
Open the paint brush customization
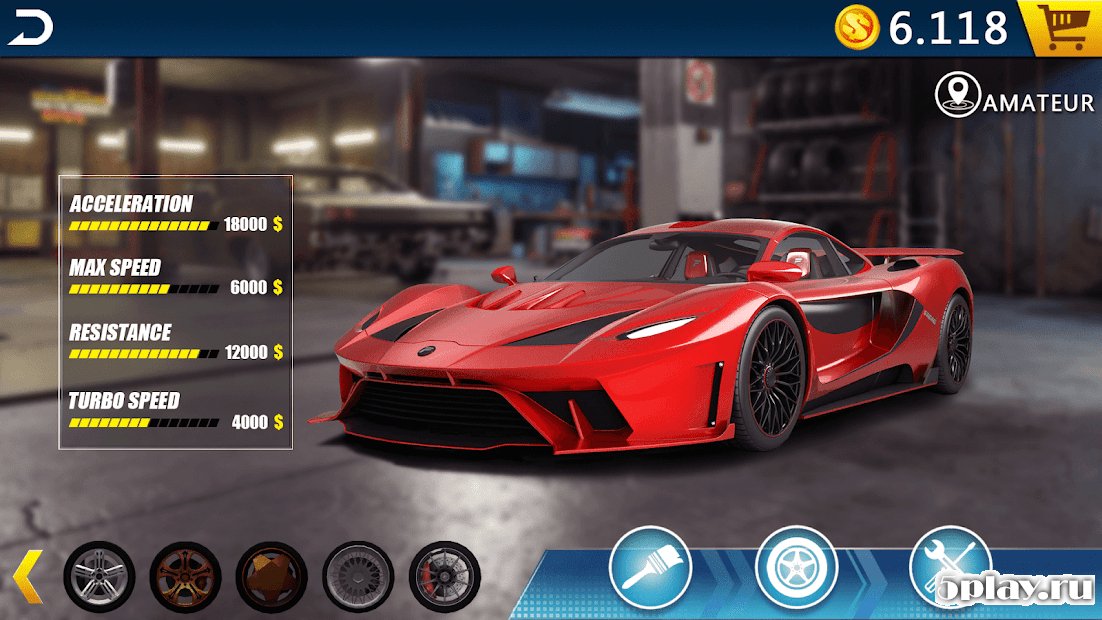(x=650, y=567)
